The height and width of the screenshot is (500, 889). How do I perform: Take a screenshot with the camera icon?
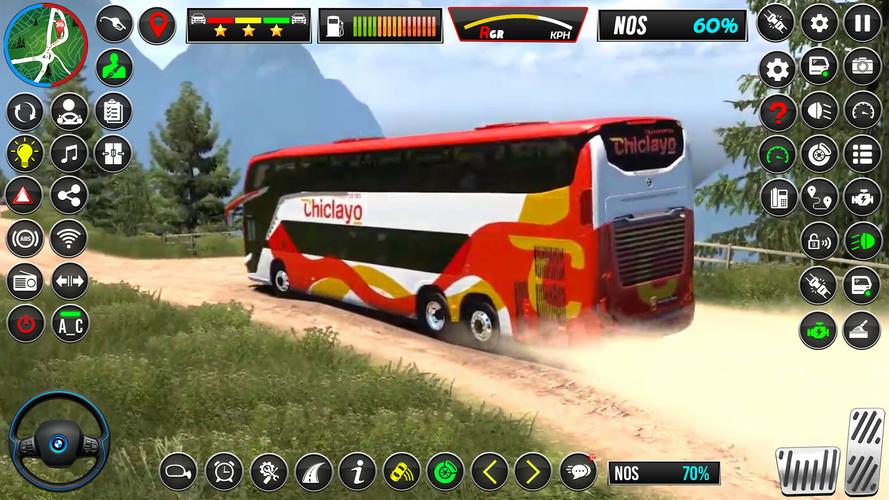[x=861, y=67]
